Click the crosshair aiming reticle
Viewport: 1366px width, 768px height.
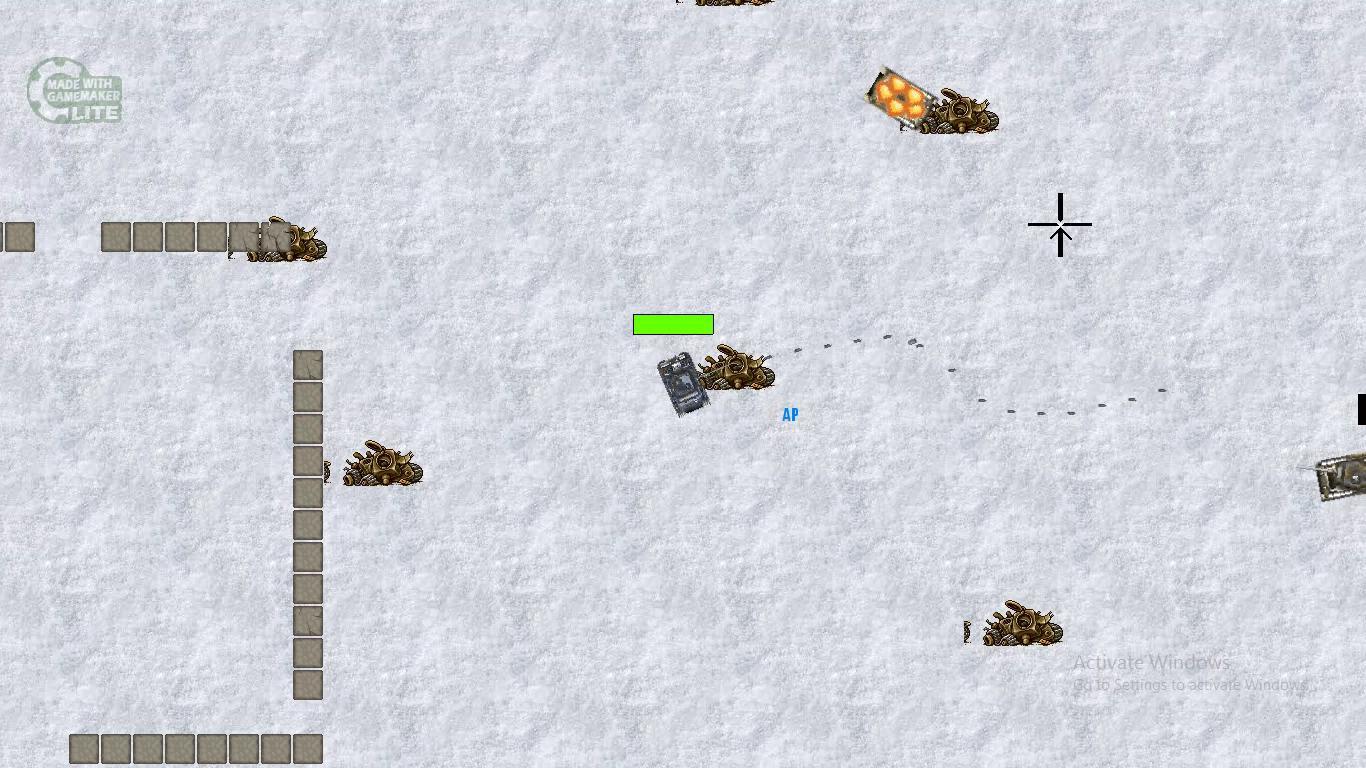(x=1060, y=225)
